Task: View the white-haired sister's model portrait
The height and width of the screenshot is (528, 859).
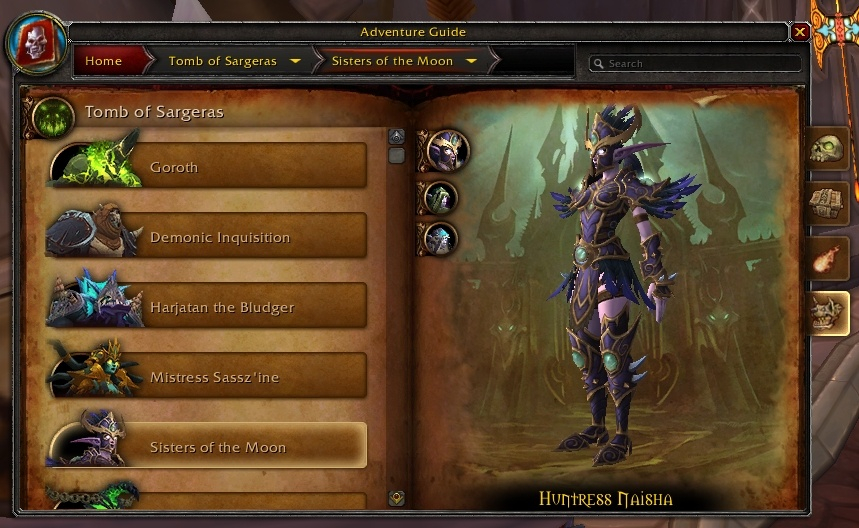Action: tap(440, 238)
